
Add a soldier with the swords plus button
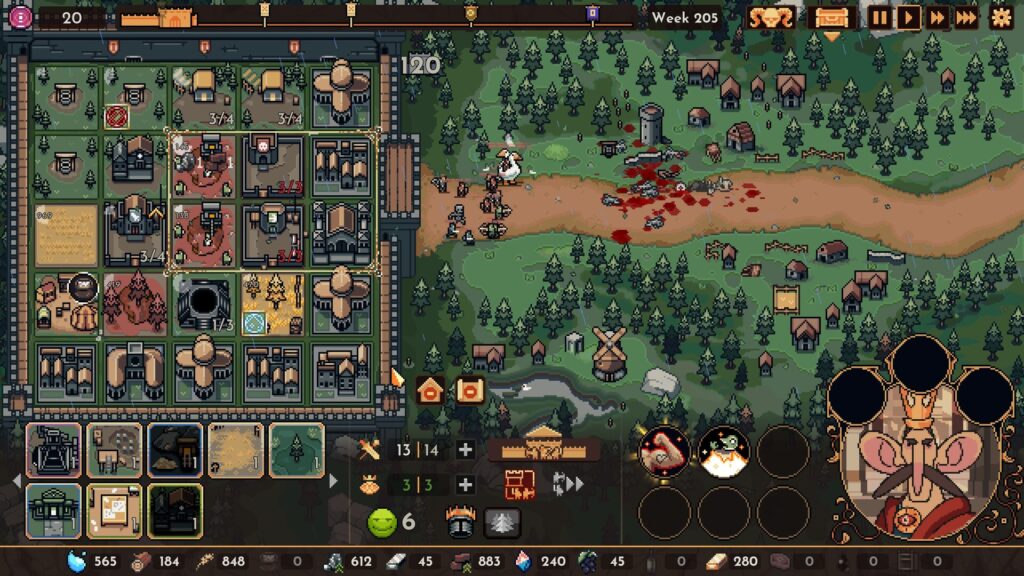[465, 450]
